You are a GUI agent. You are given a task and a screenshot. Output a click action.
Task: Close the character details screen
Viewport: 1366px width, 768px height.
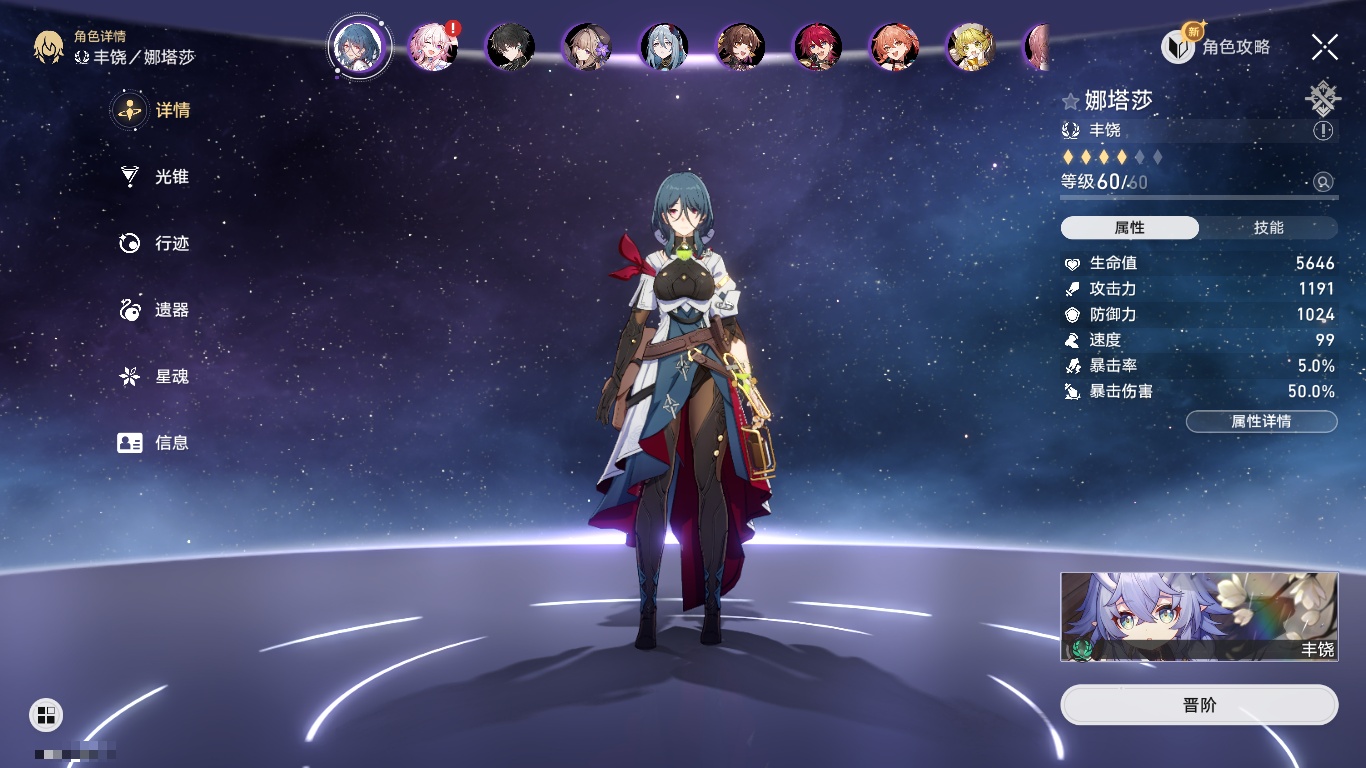(1324, 46)
